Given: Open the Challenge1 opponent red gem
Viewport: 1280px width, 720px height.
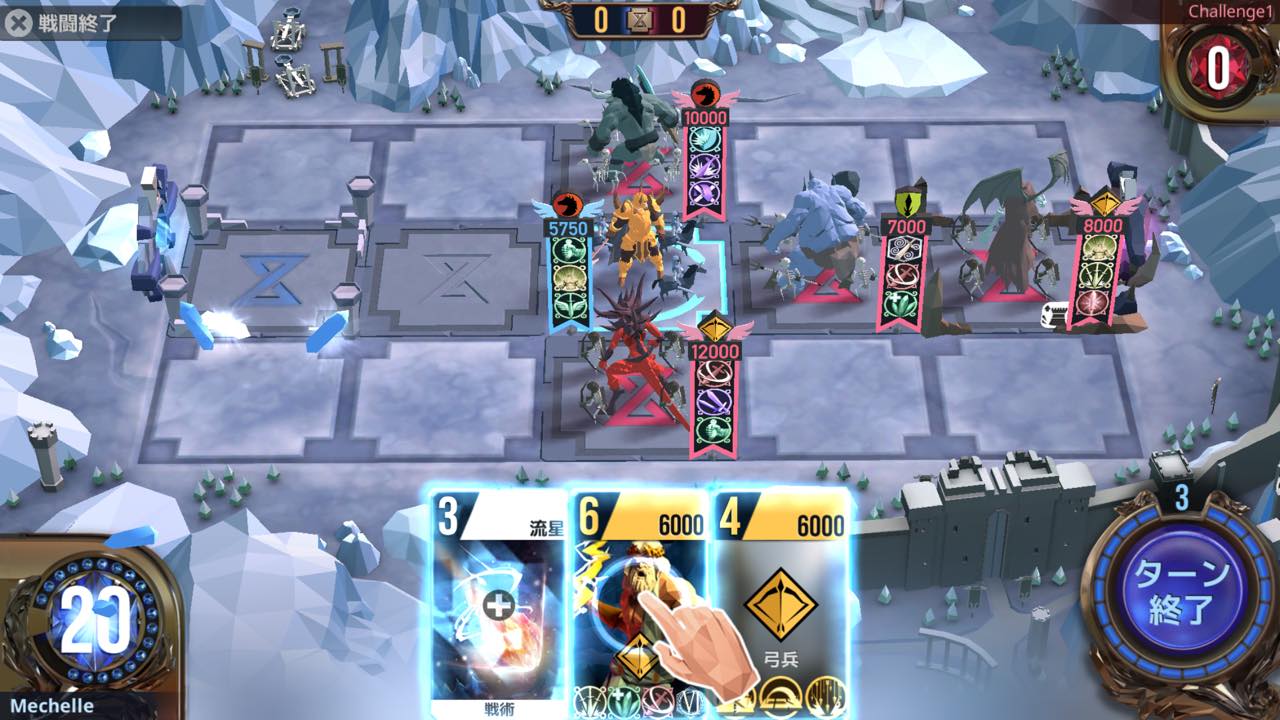Looking at the screenshot, I should coord(1219,68).
